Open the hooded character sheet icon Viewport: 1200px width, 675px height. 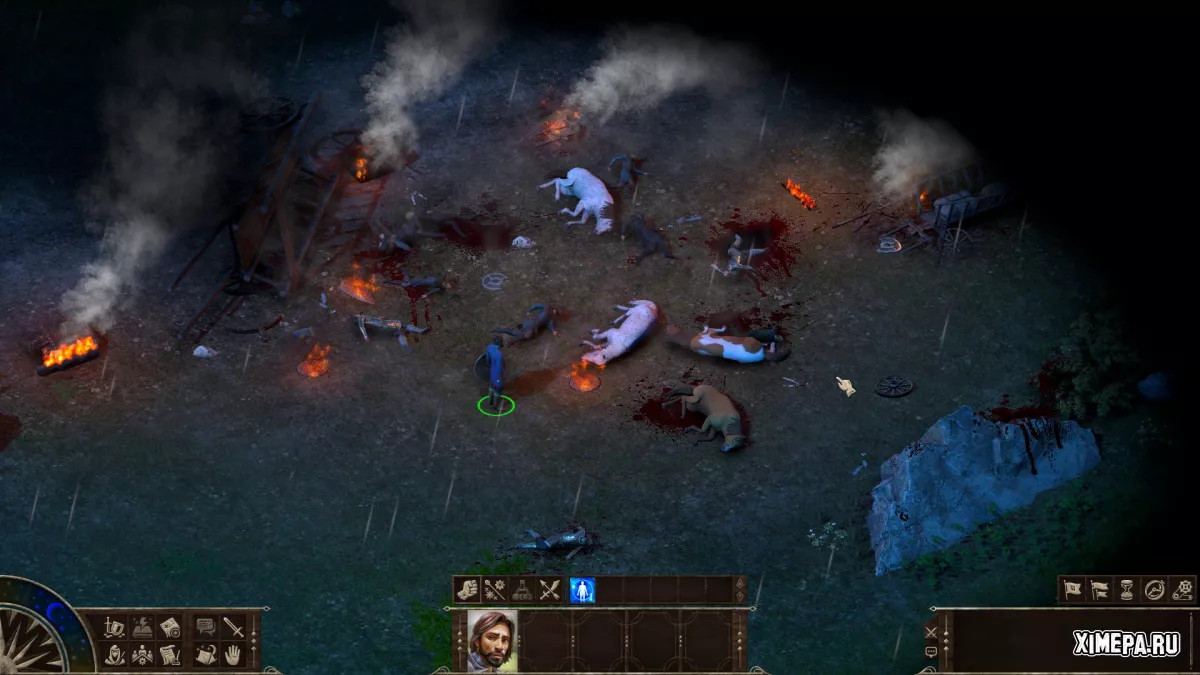115,655
